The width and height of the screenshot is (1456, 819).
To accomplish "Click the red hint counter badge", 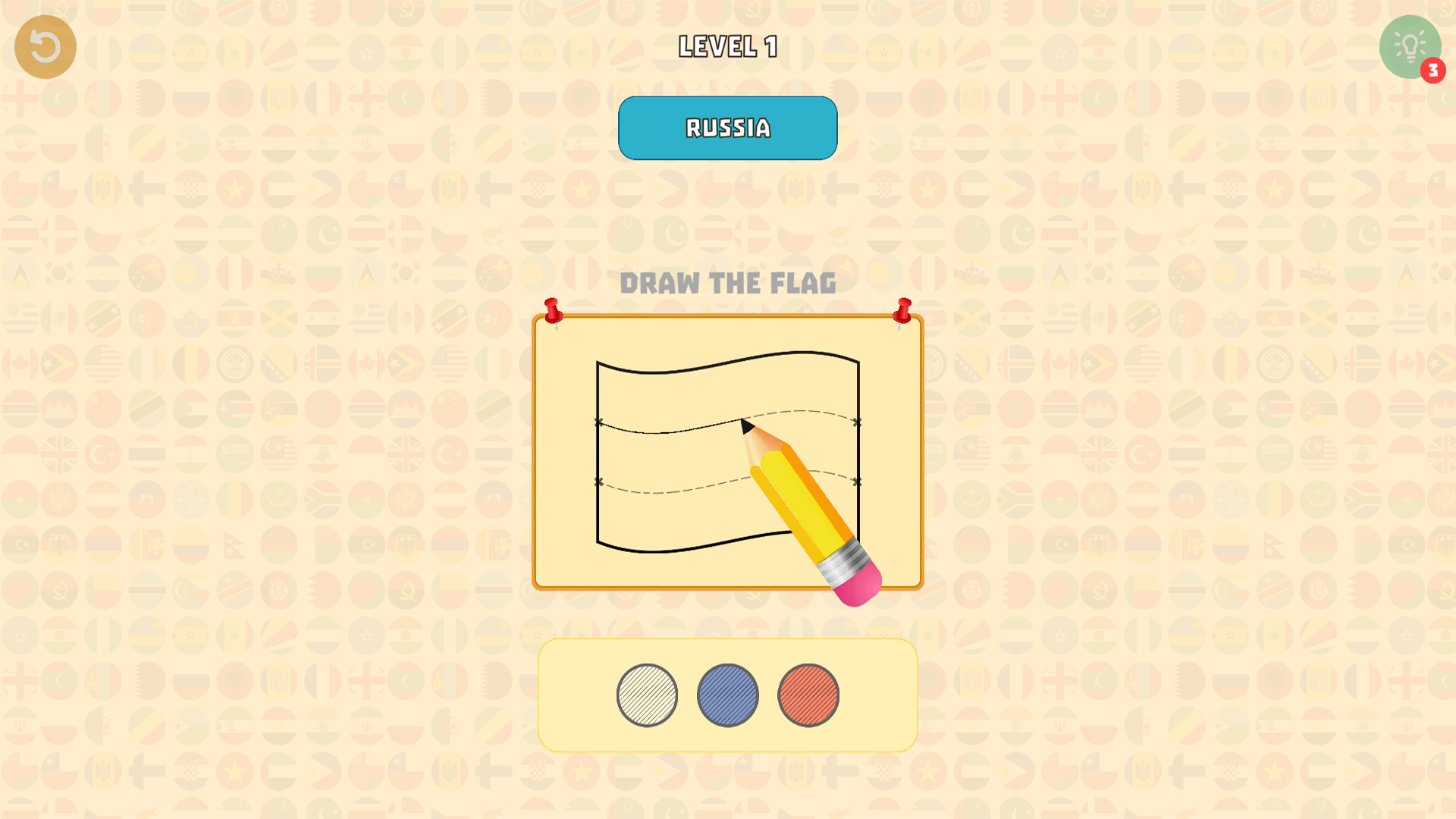I will pyautogui.click(x=1432, y=69).
